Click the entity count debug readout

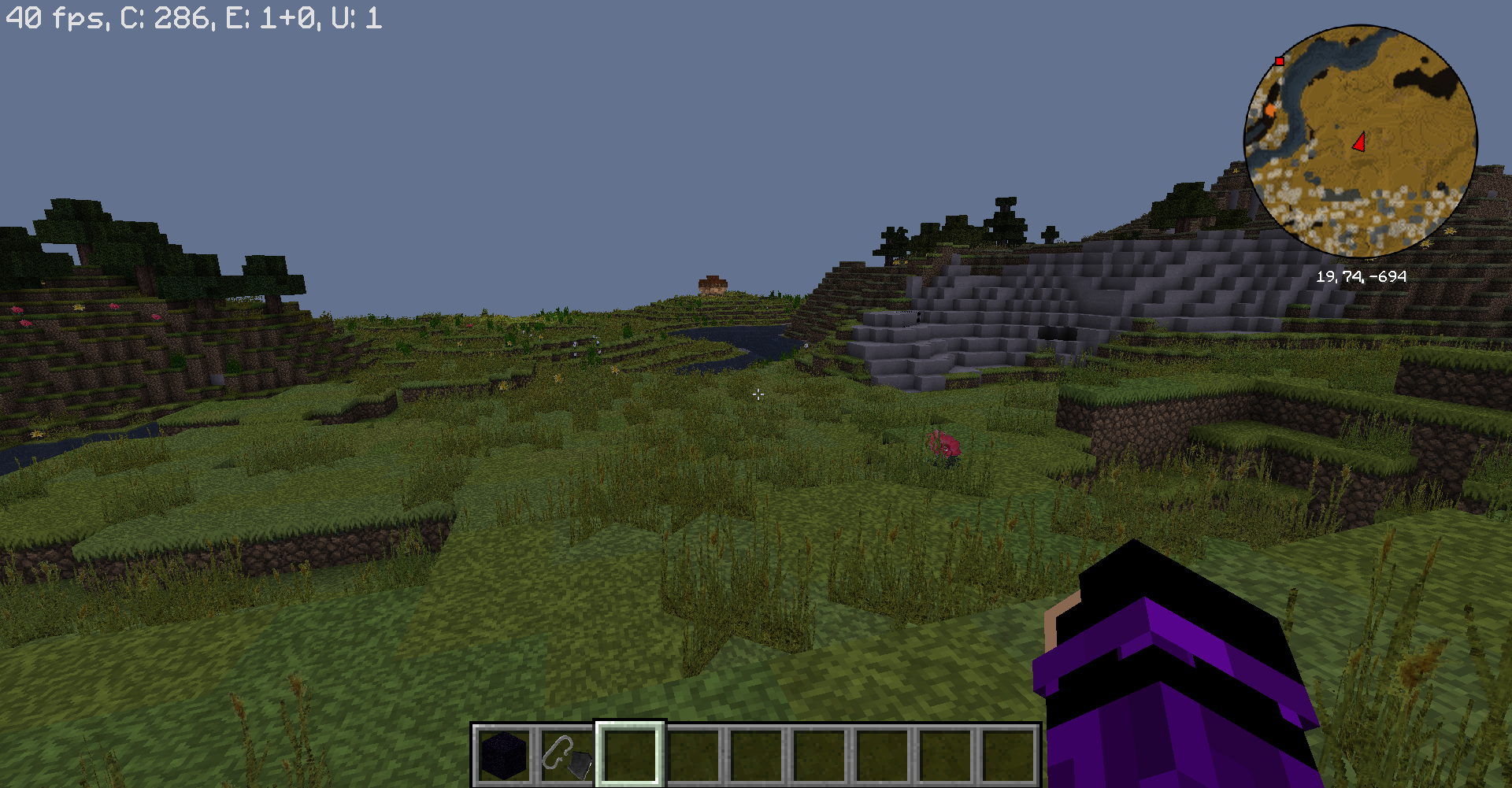point(276,17)
